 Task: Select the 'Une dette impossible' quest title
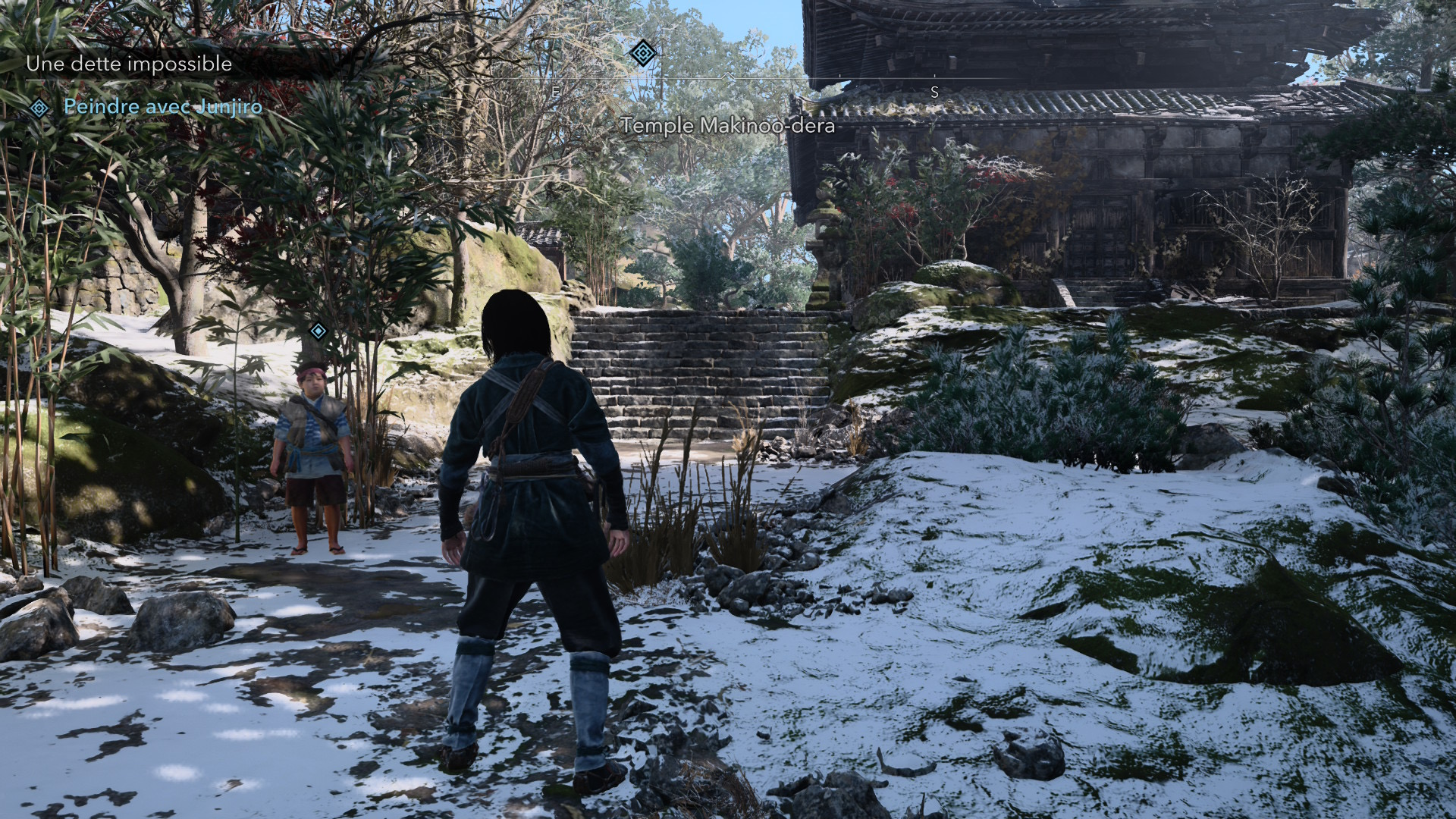pos(129,64)
